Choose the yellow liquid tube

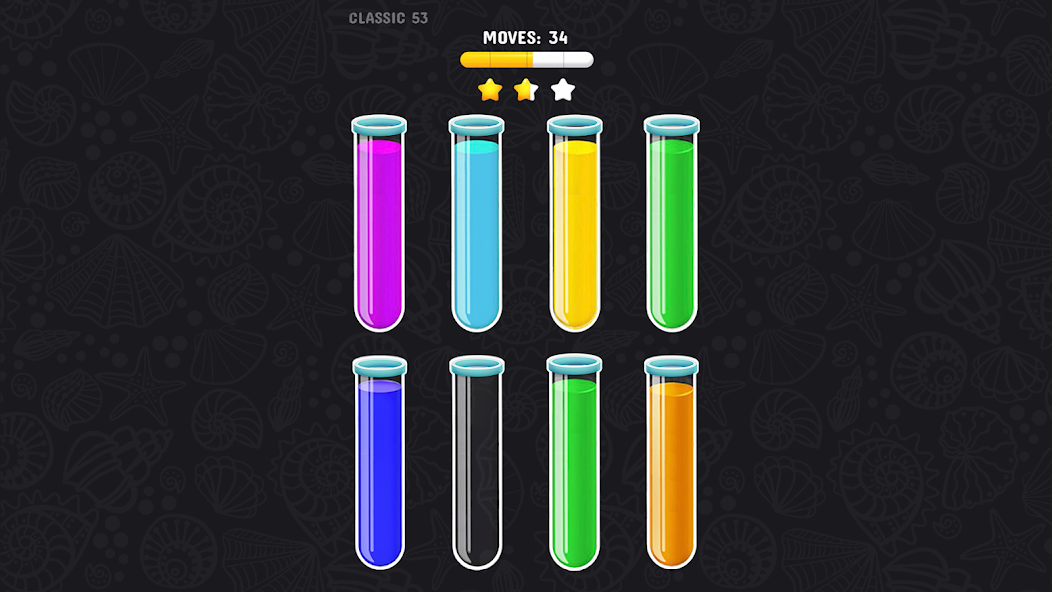tap(574, 230)
